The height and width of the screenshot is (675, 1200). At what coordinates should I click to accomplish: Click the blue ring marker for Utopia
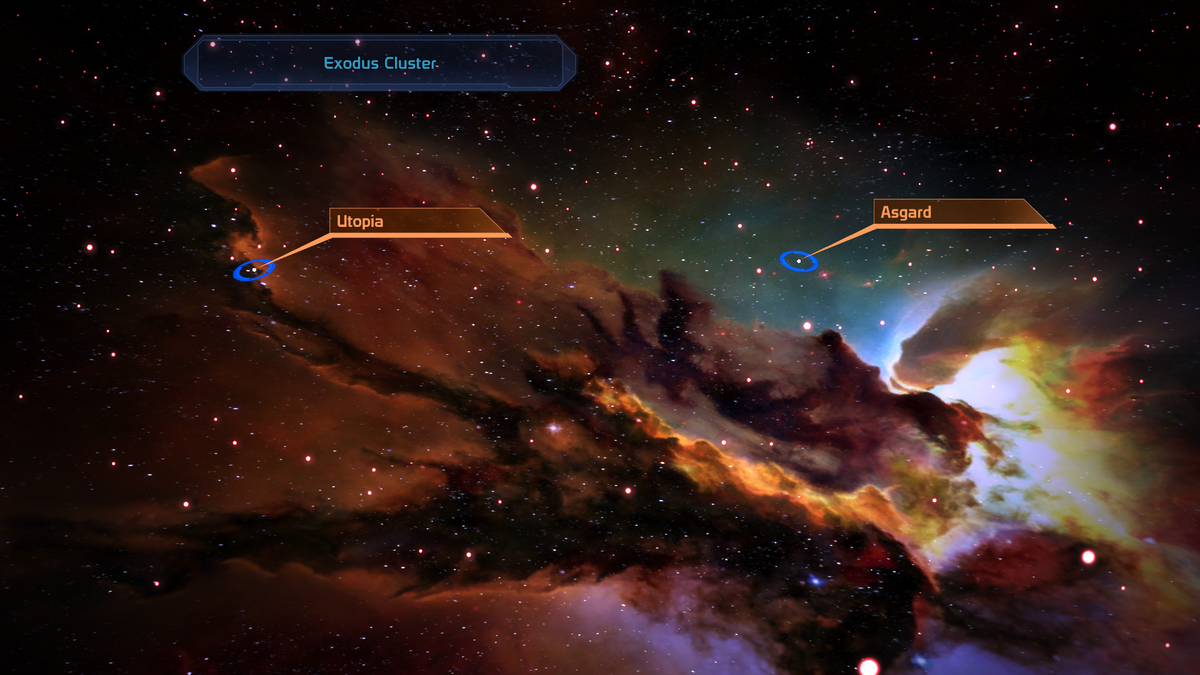tap(254, 270)
